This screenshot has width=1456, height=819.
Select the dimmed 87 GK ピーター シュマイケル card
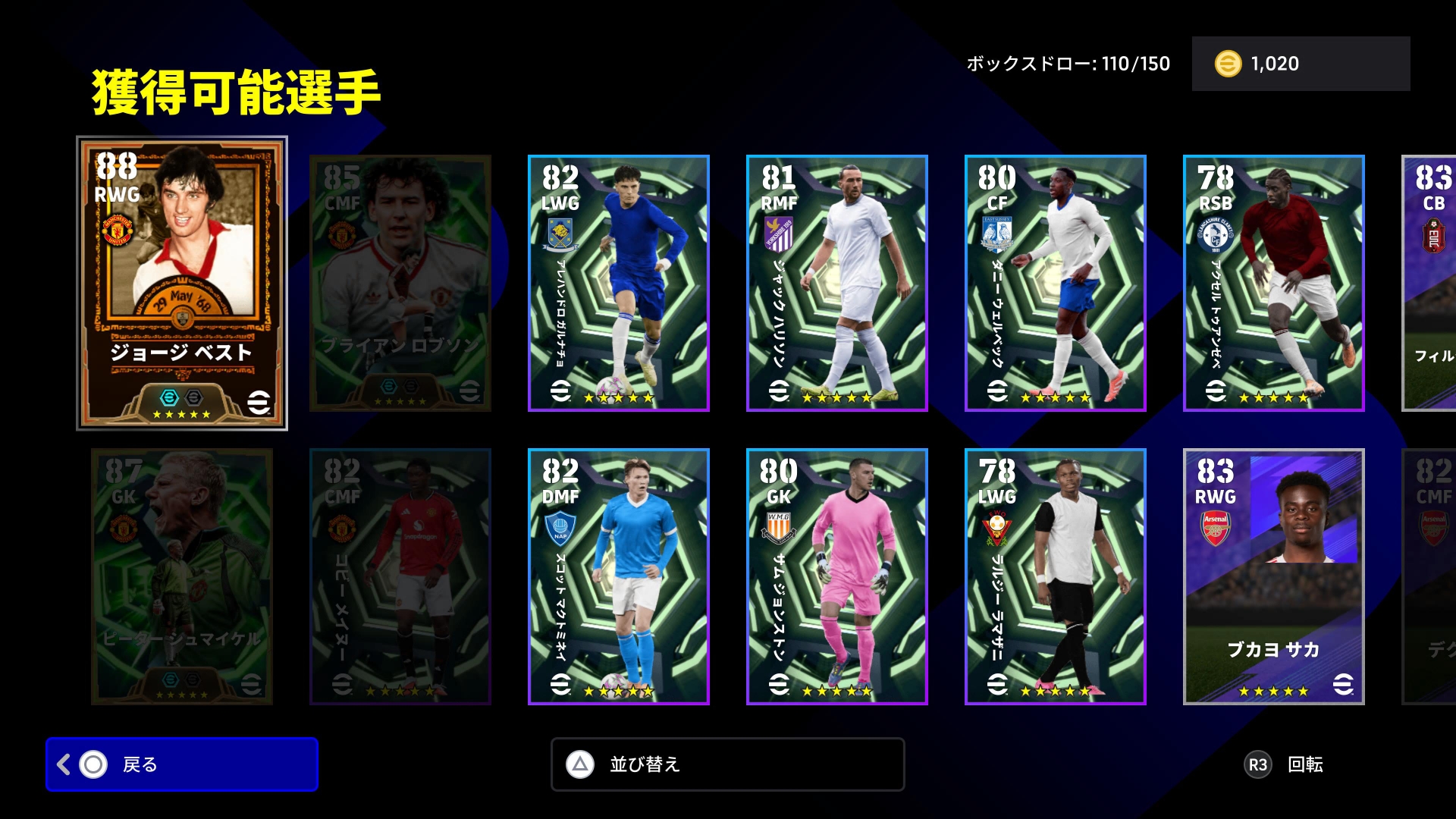pyautogui.click(x=182, y=576)
